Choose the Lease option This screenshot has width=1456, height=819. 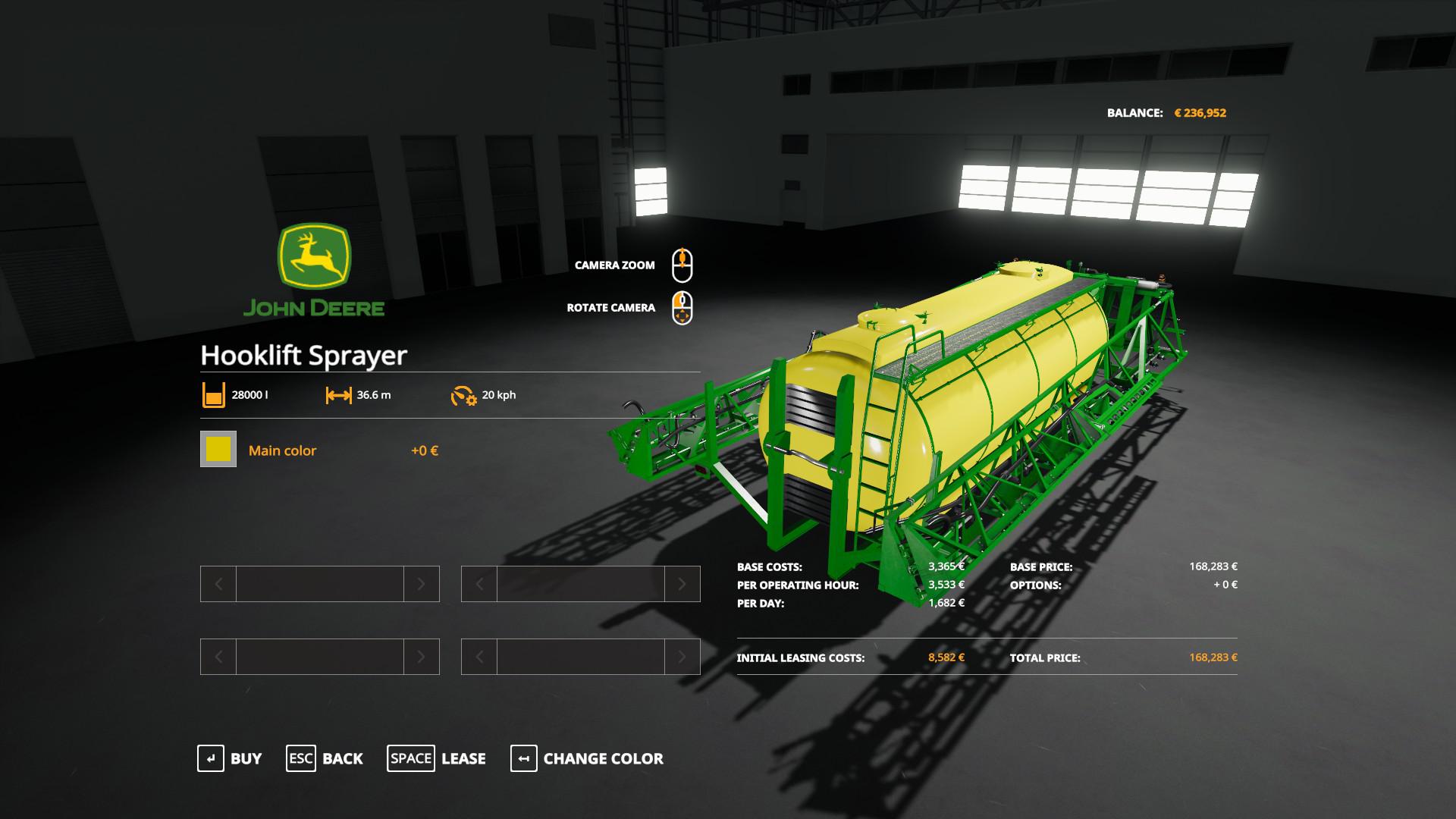tap(437, 758)
